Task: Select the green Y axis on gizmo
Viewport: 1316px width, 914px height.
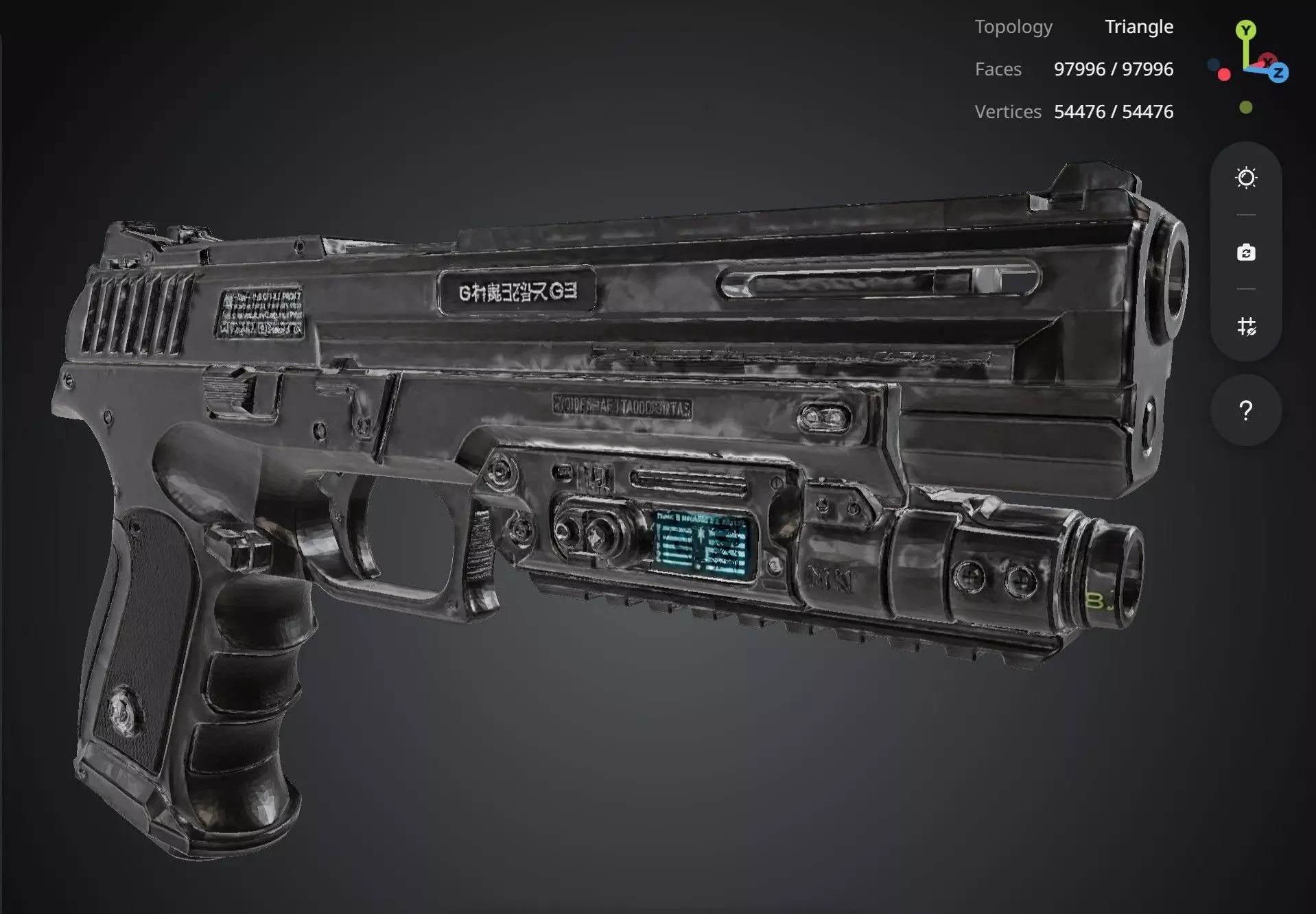Action: 1246,30
